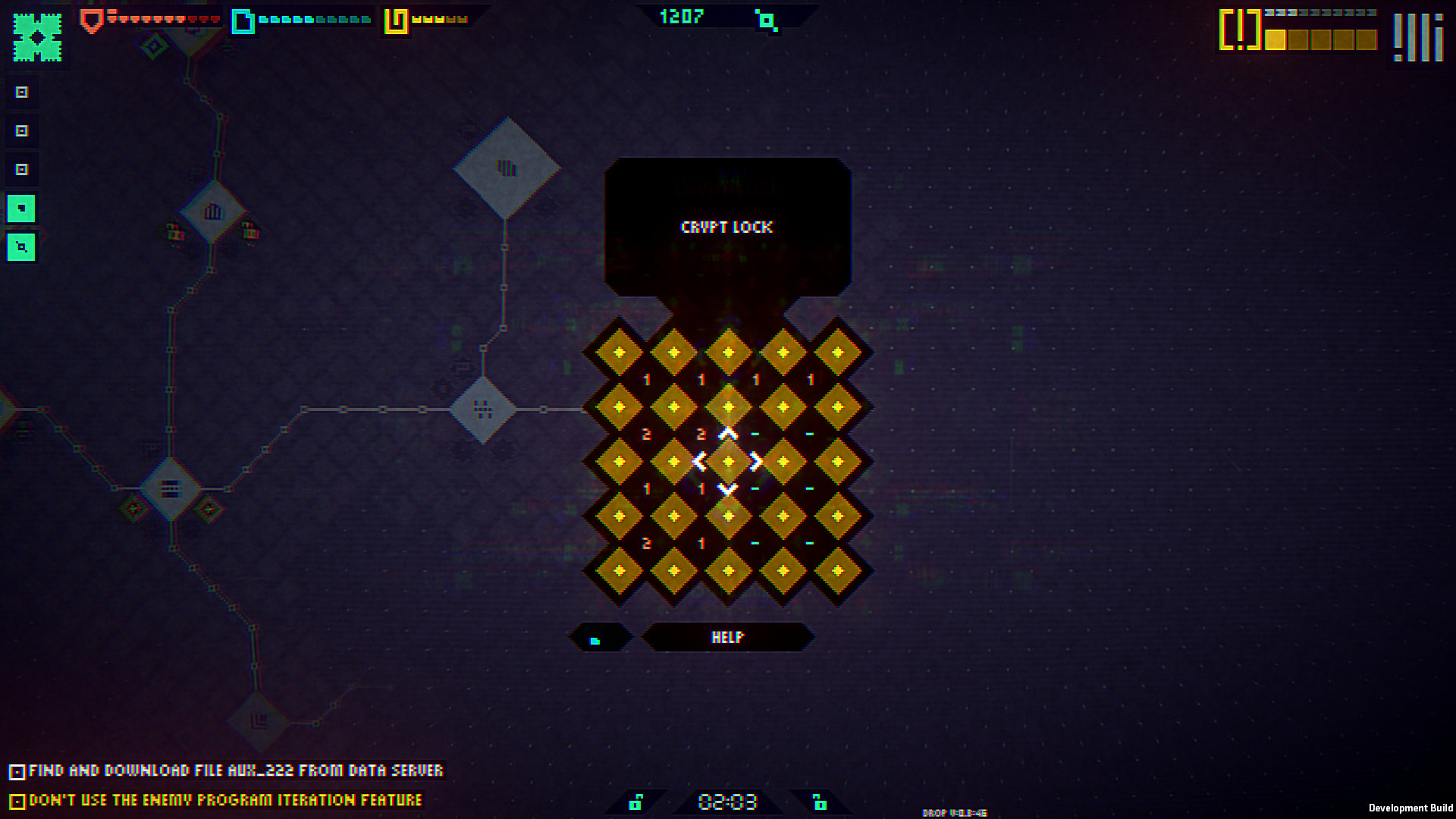
Task: Click the green document icon in left sidebar
Action: [x=21, y=208]
